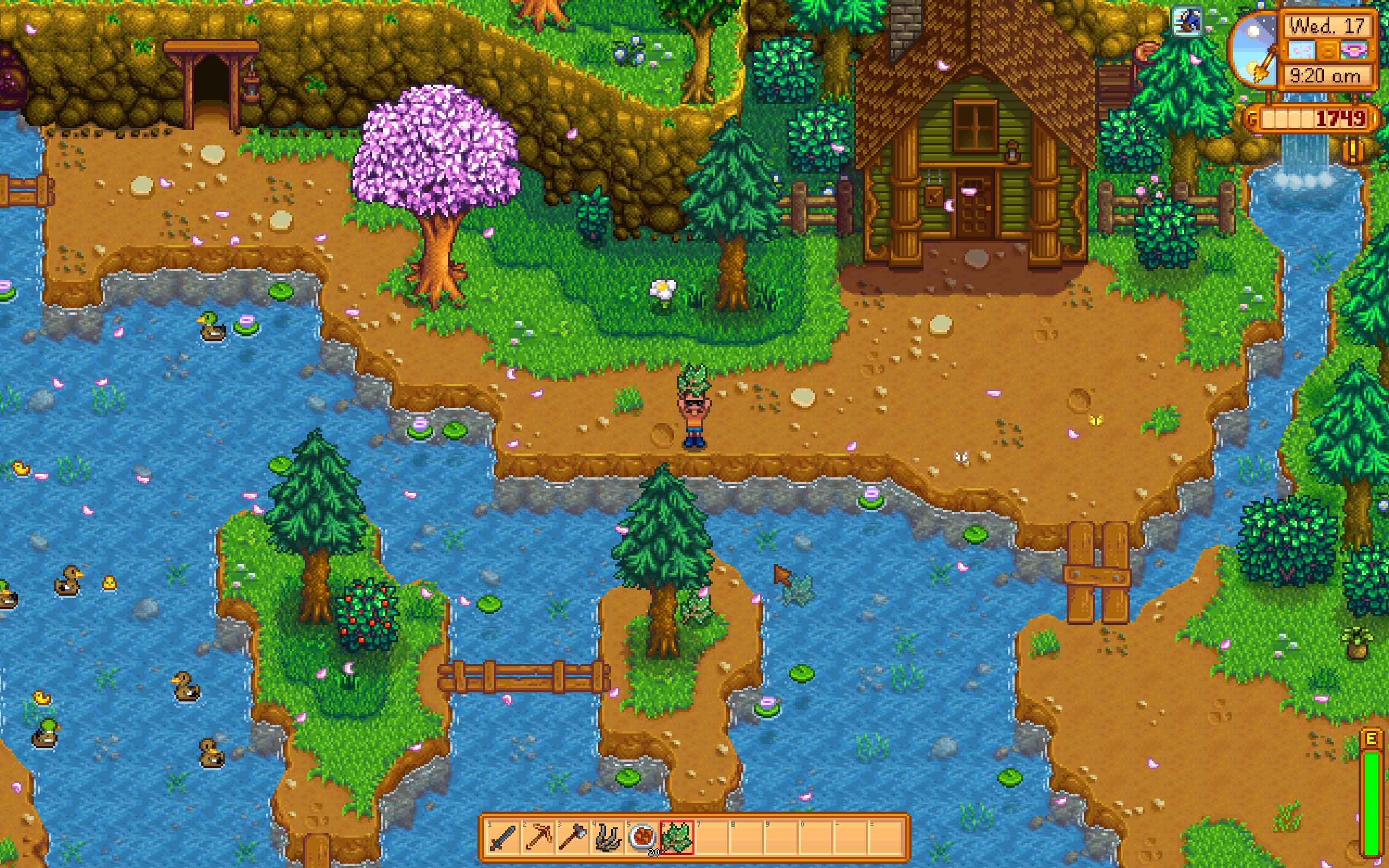Click the letter icon on the clock panel

pyautogui.click(x=1328, y=51)
